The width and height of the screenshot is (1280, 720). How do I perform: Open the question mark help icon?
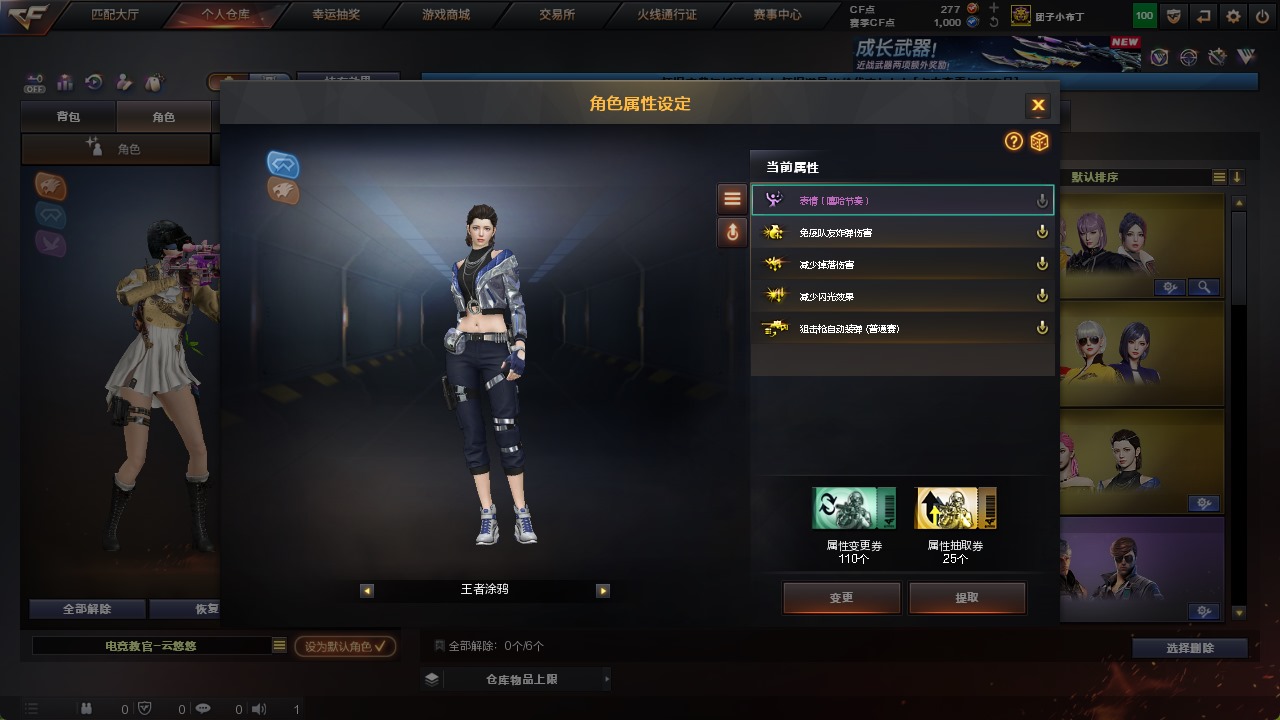[x=1014, y=142]
